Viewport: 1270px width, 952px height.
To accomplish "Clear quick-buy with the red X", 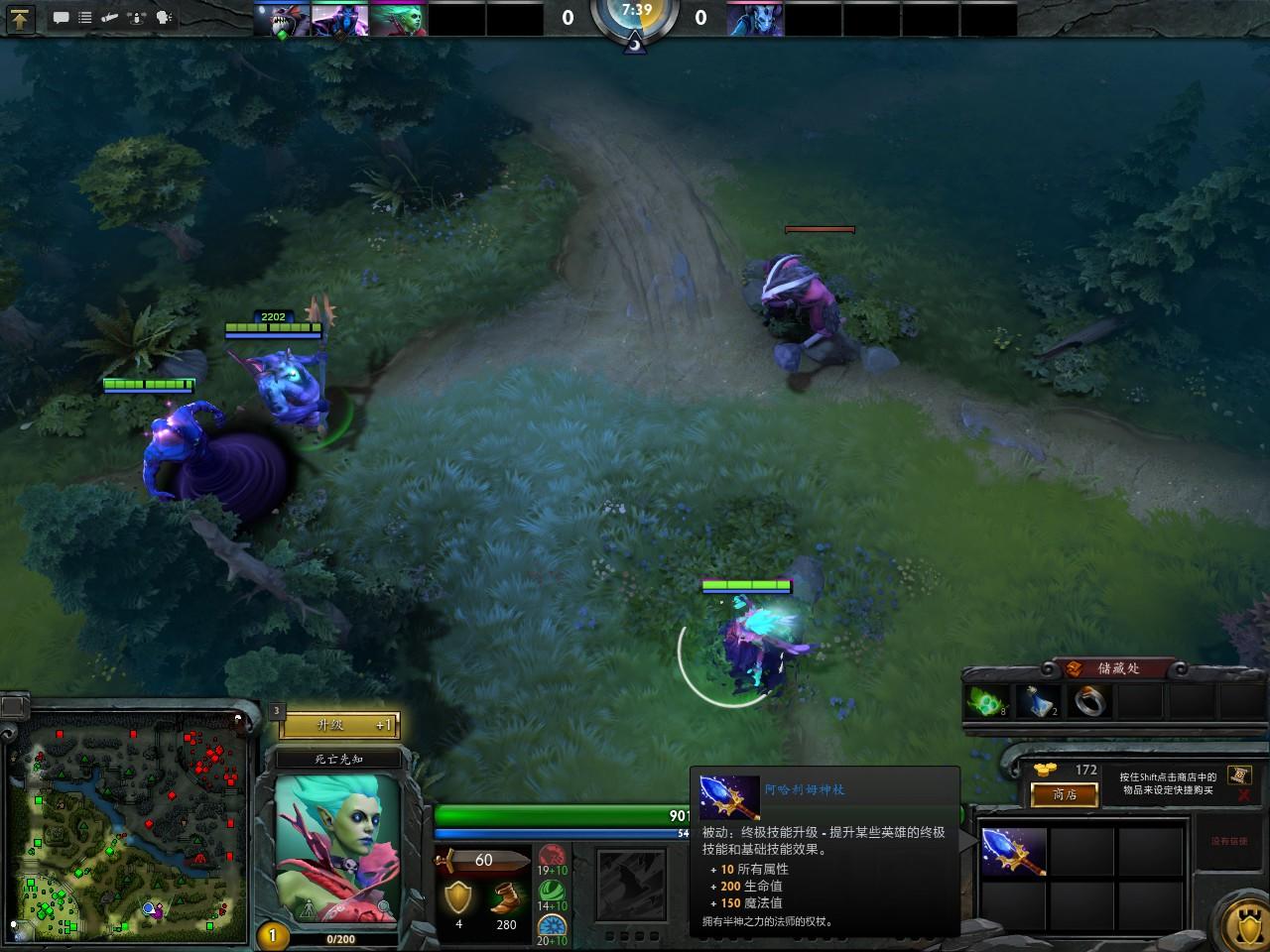I will click(1244, 795).
